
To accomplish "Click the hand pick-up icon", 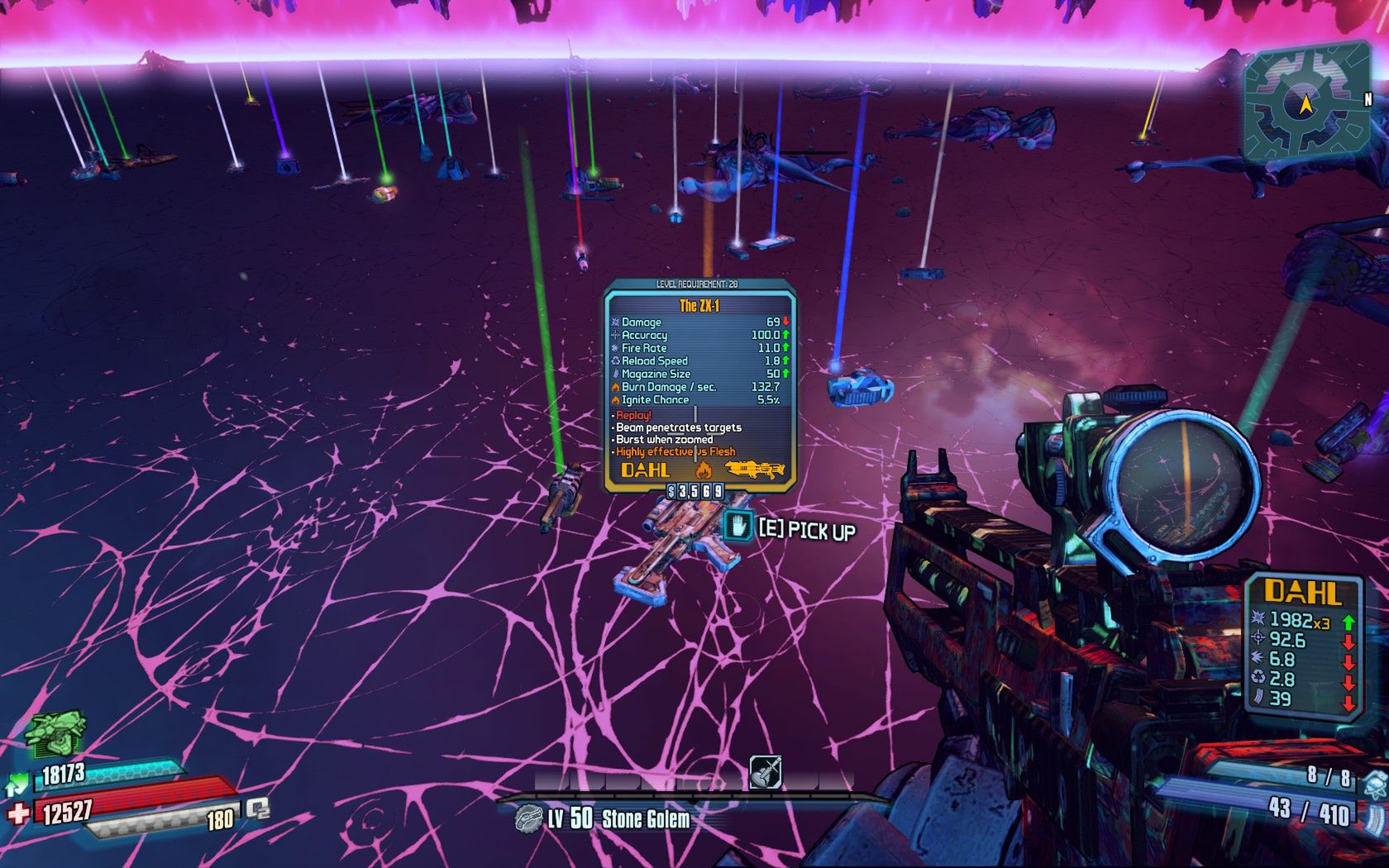I will coord(737,526).
